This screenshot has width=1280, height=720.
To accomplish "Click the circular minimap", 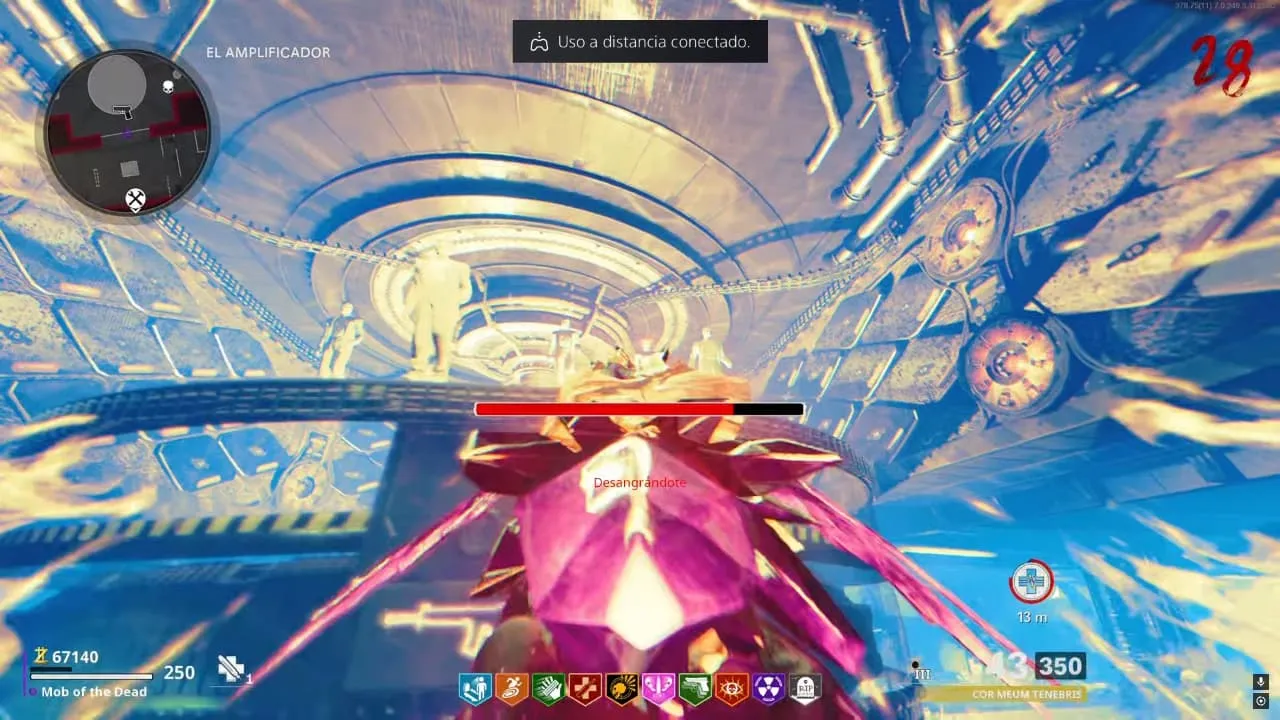I will coord(127,130).
